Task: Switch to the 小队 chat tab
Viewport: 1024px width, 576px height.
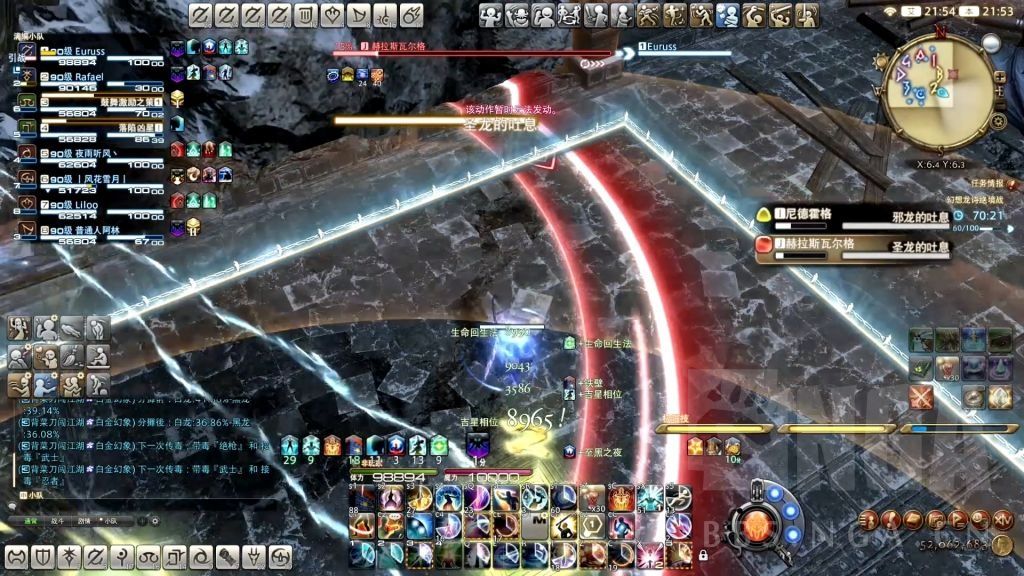Action: pyautogui.click(x=110, y=521)
